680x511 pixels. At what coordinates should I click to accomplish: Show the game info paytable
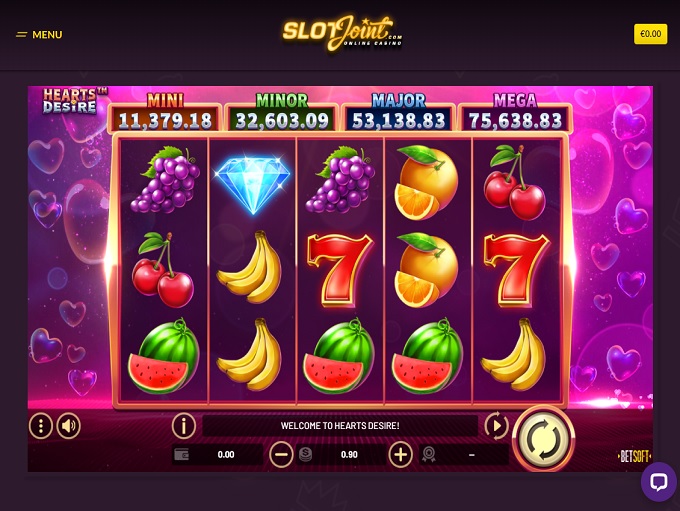(183, 426)
